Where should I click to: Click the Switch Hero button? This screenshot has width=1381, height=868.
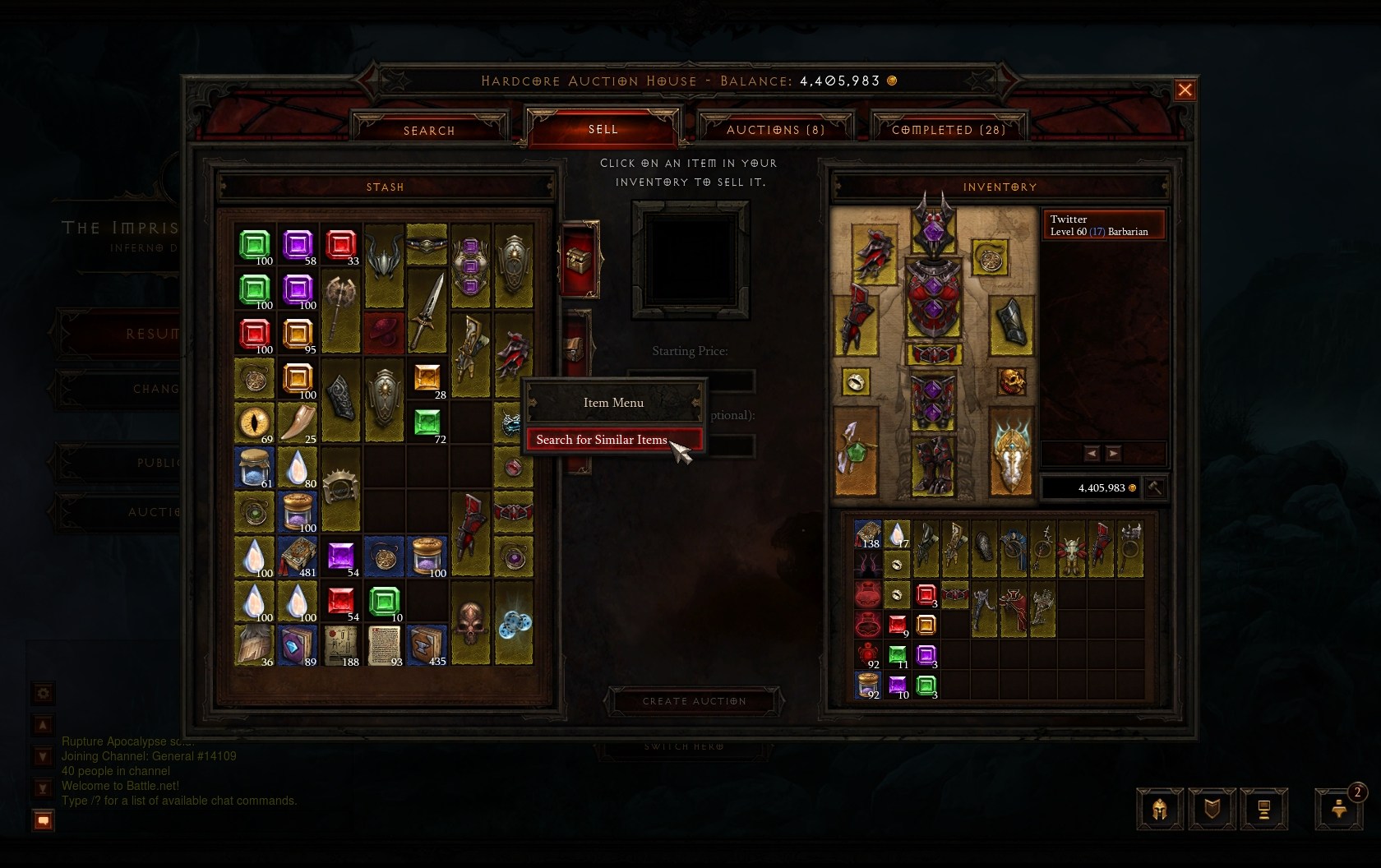coord(684,746)
